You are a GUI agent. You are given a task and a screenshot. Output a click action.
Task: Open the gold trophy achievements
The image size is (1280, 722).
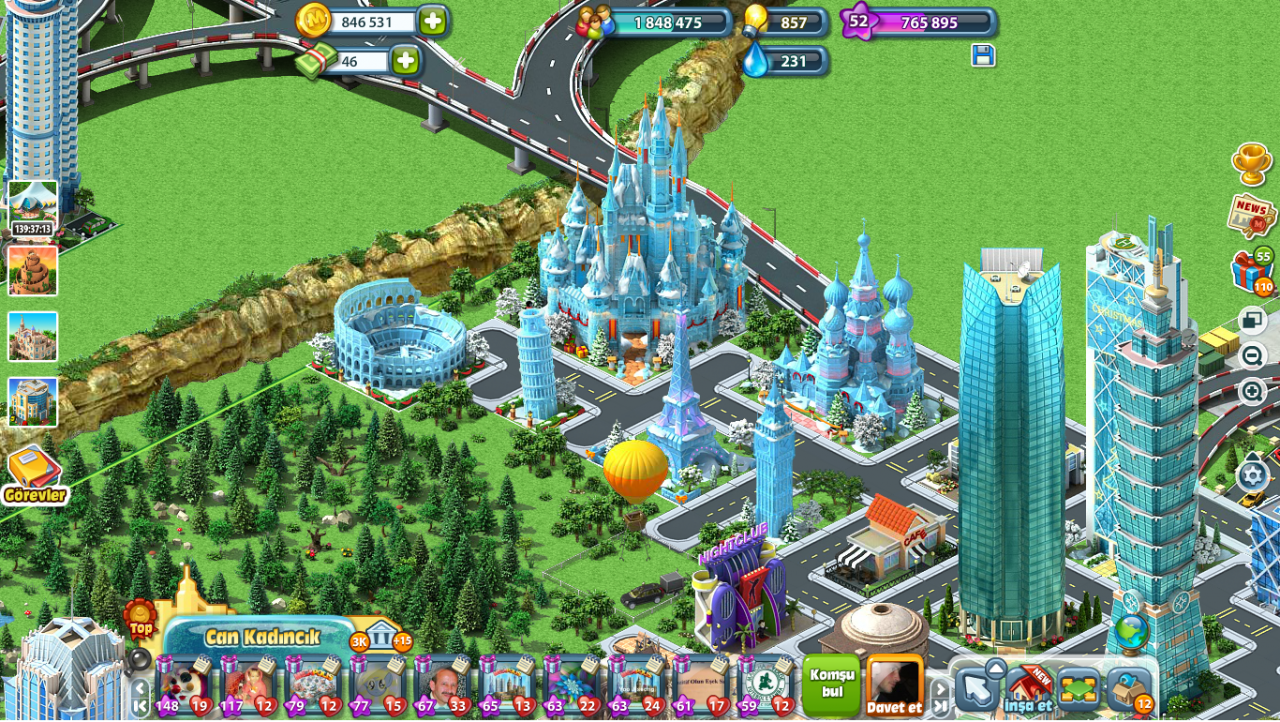tap(1252, 163)
